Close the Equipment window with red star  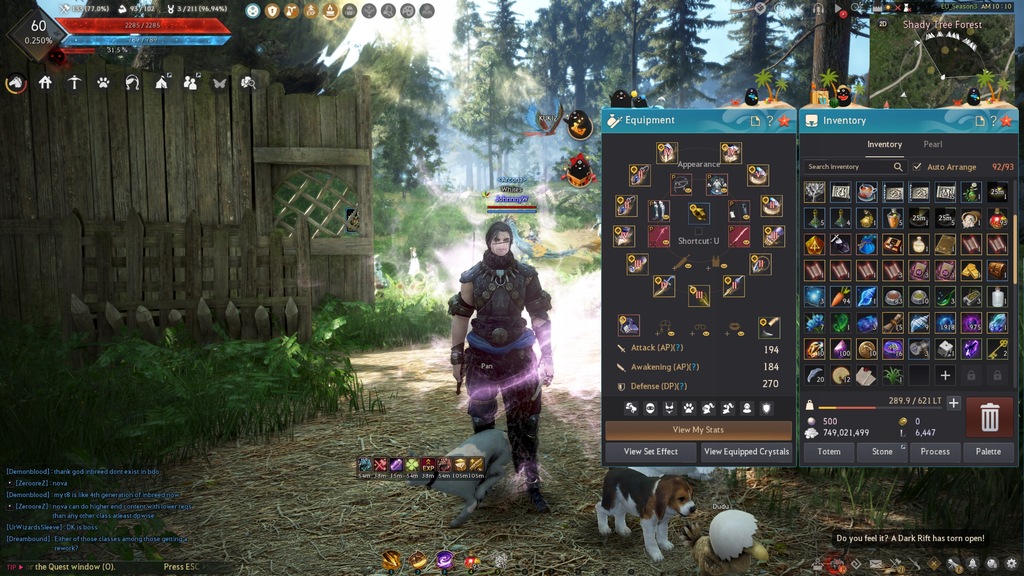(x=783, y=120)
